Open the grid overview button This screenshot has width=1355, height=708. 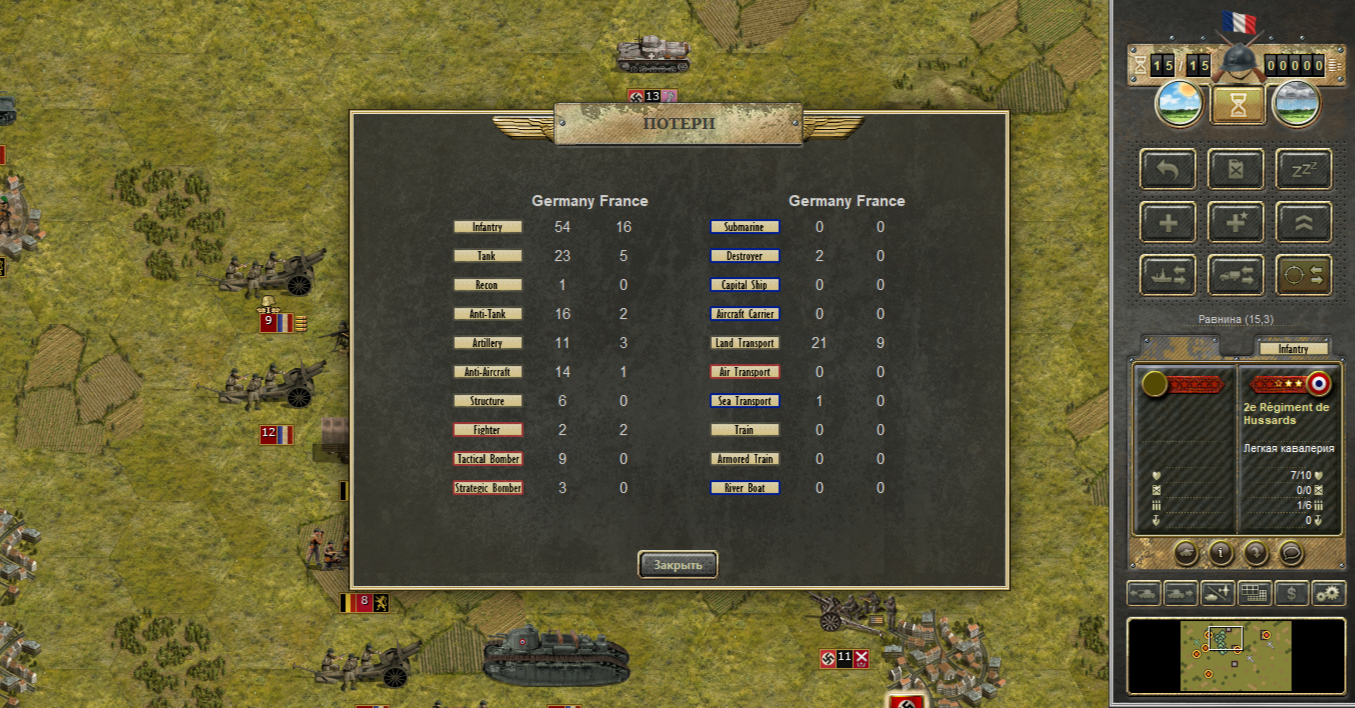click(1255, 593)
